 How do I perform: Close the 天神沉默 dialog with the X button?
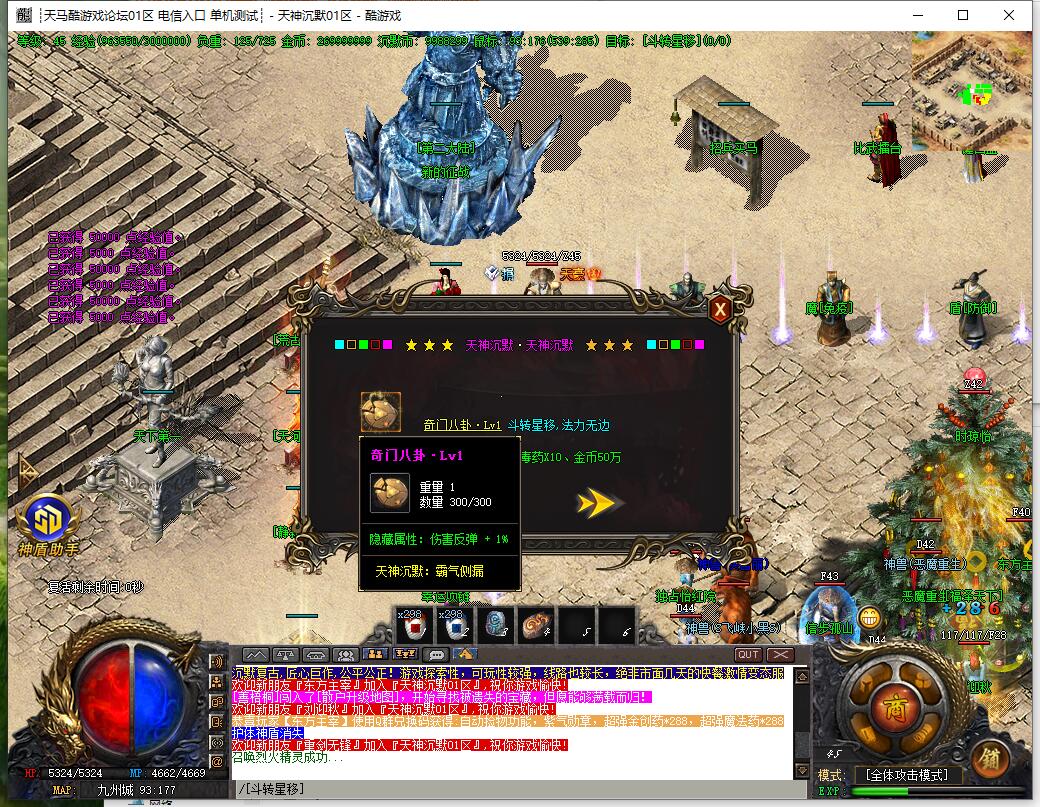click(x=719, y=310)
